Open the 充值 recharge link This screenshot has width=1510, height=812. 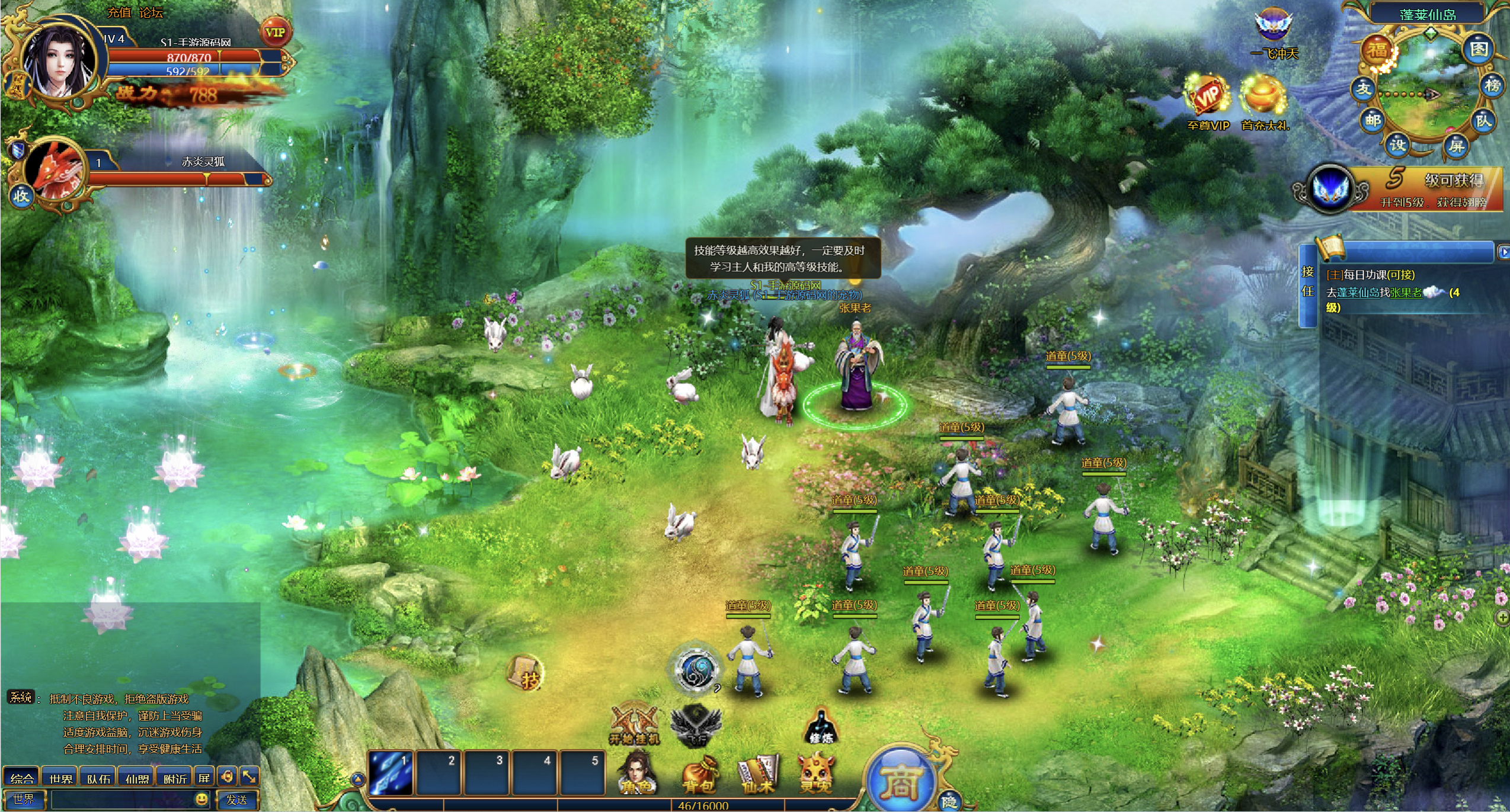coord(119,12)
